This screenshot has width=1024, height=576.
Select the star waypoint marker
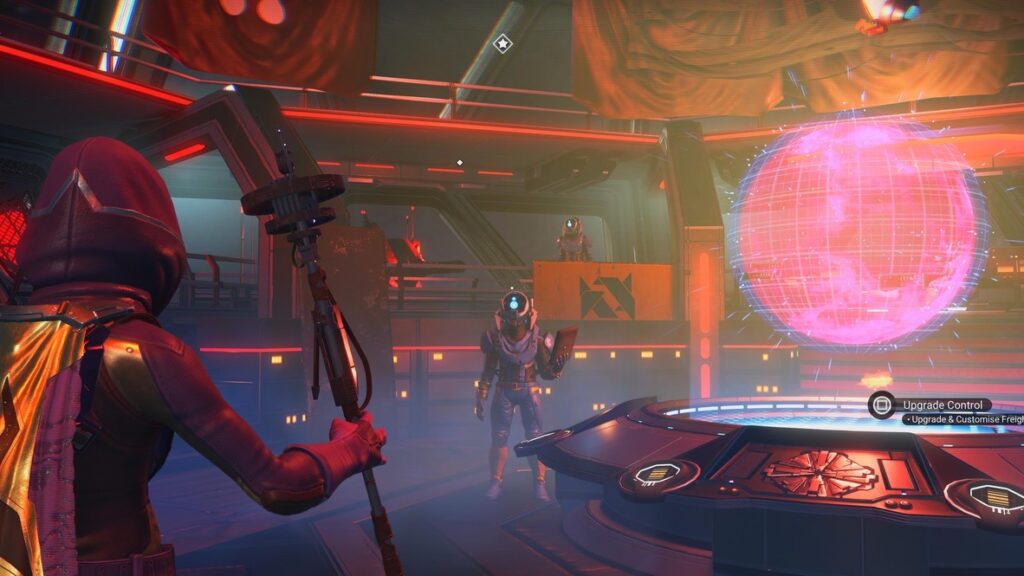point(502,43)
